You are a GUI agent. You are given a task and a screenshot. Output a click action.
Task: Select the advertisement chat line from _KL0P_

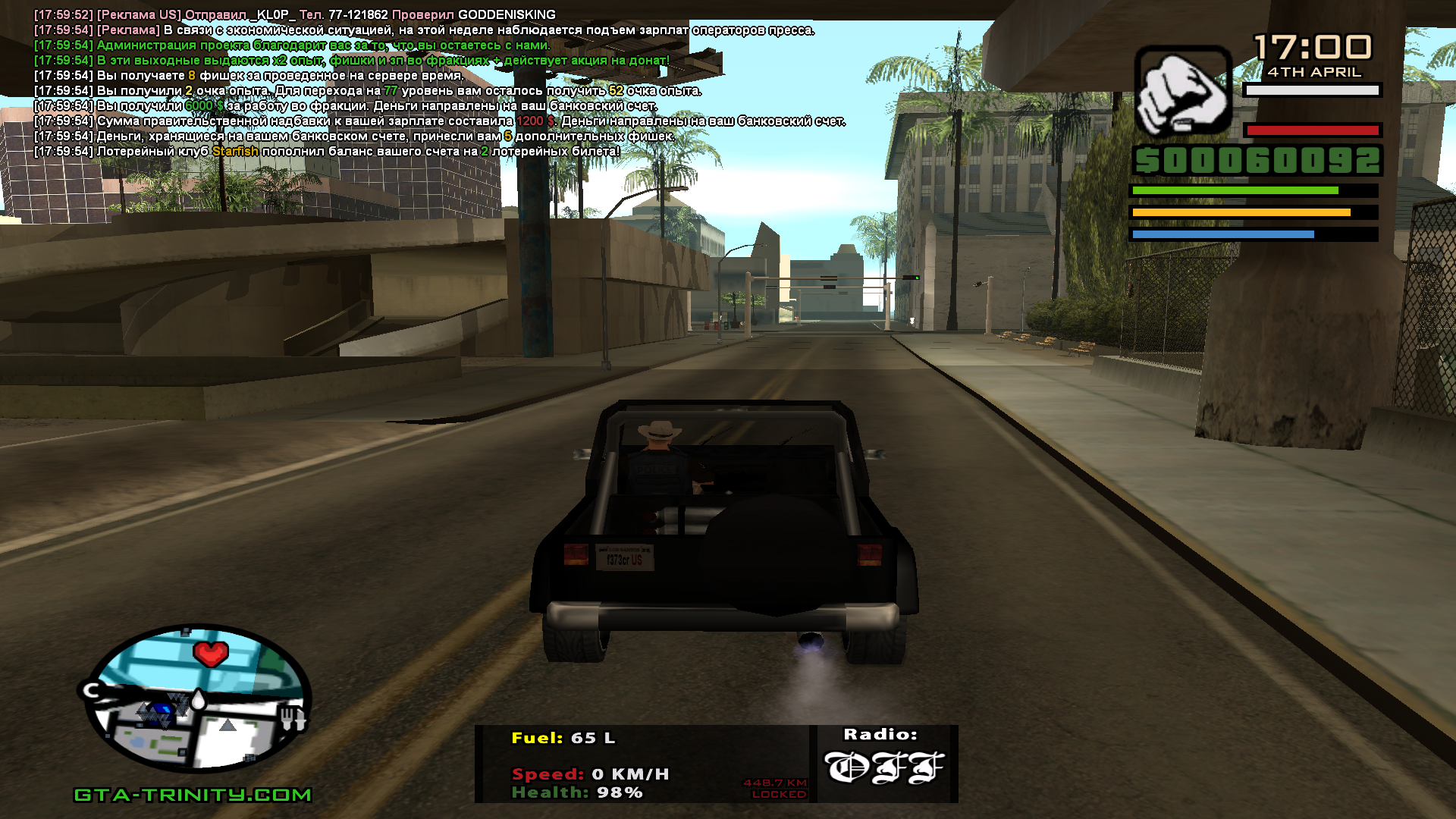[294, 15]
